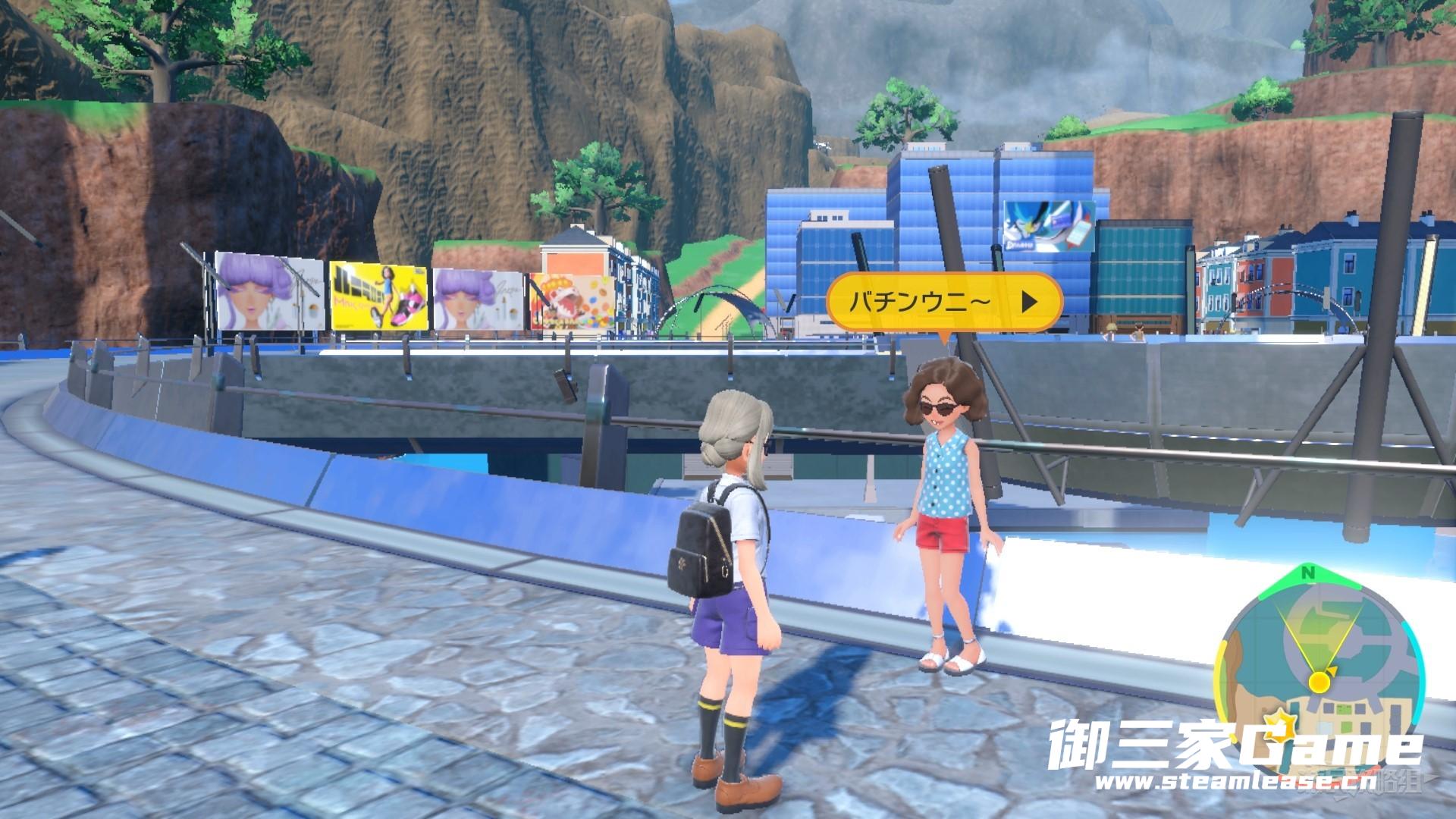Advance the バチンウニ〜 speech bubble
The width and height of the screenshot is (1456, 819).
tap(1028, 303)
